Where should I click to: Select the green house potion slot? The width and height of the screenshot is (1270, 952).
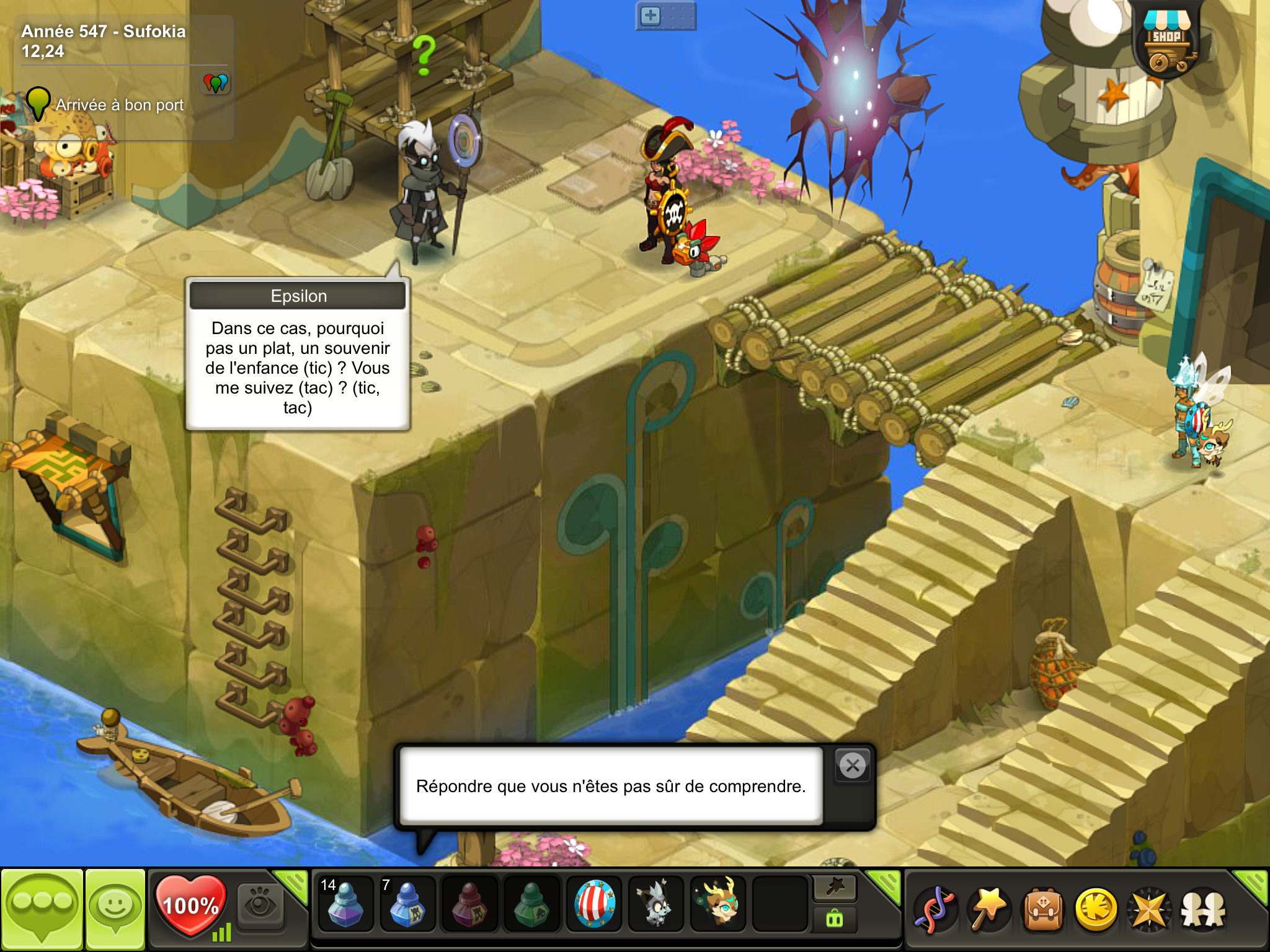[531, 905]
